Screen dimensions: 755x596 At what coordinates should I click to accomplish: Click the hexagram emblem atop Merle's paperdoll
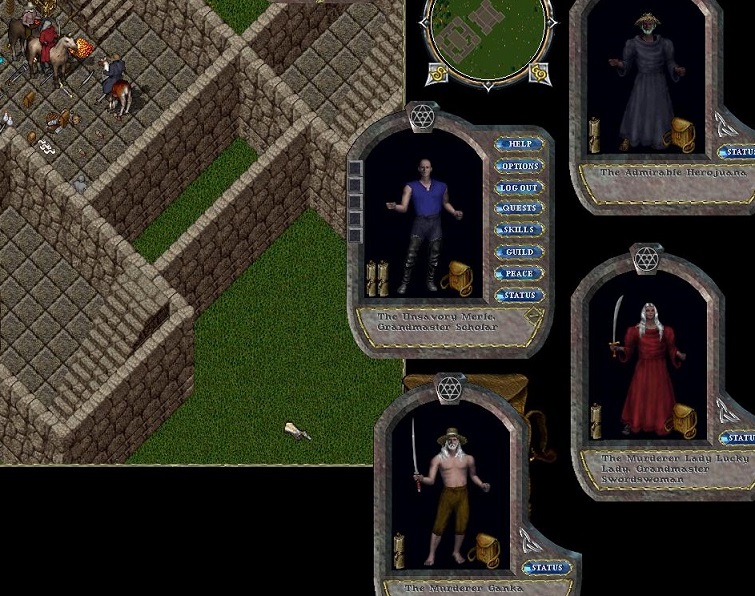422,117
